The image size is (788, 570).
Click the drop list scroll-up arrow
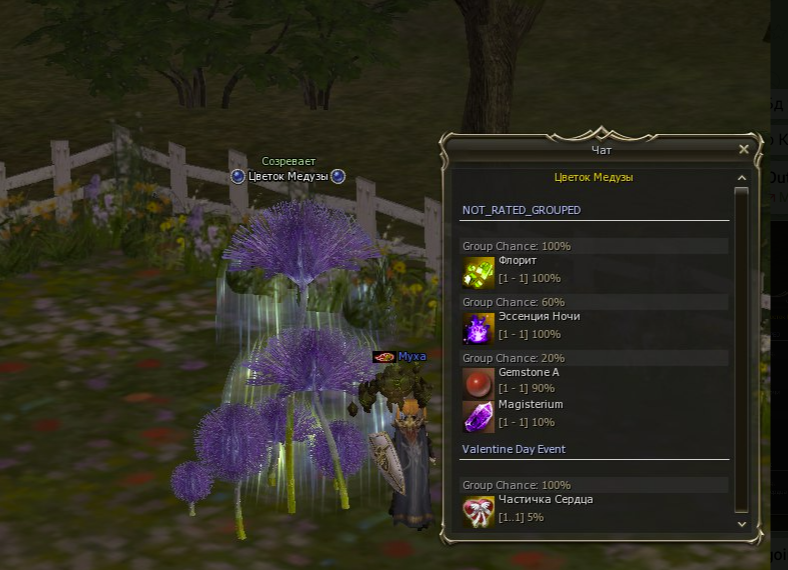(741, 178)
